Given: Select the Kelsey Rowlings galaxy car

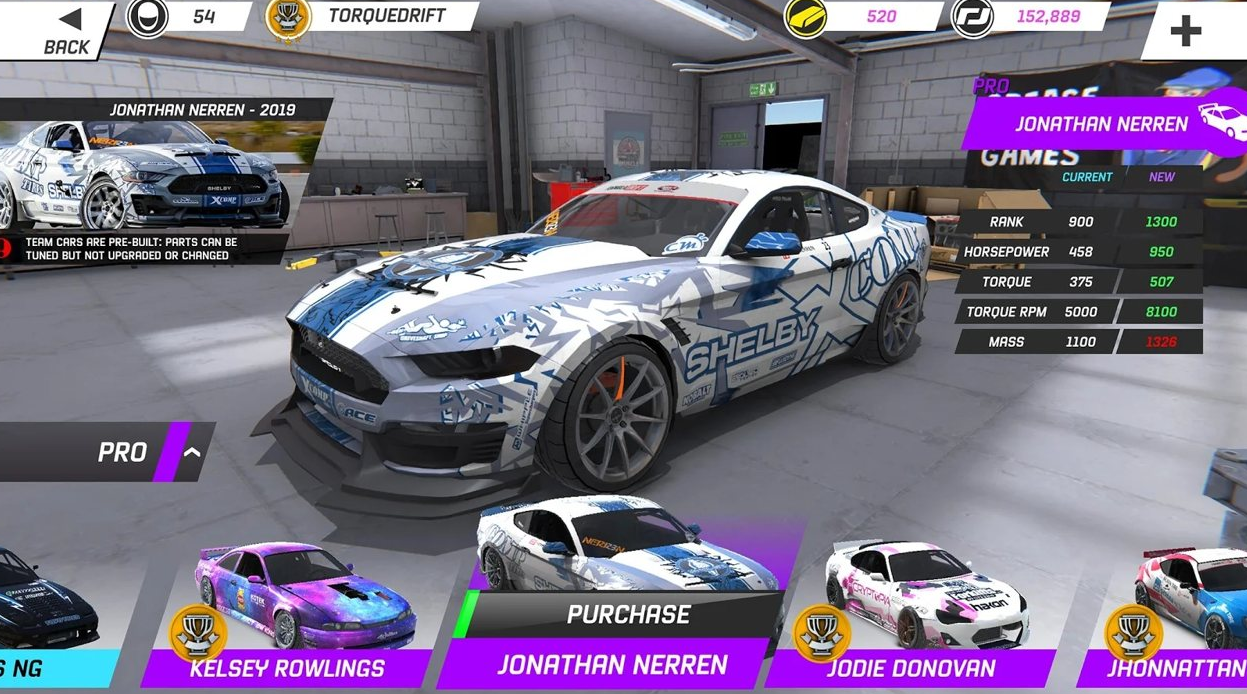Looking at the screenshot, I should pyautogui.click(x=300, y=600).
